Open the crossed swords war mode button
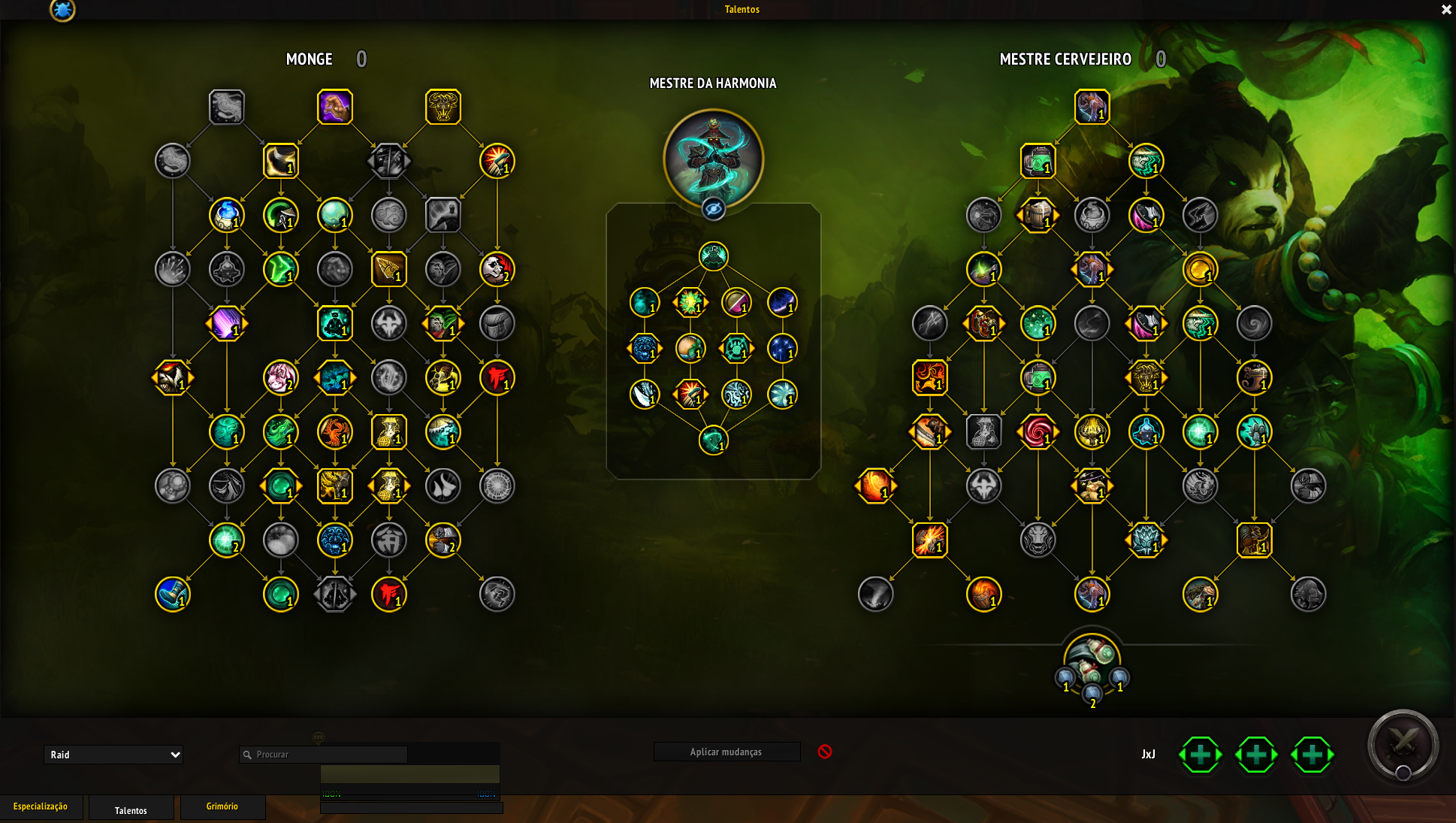1456x823 pixels. 1403,745
